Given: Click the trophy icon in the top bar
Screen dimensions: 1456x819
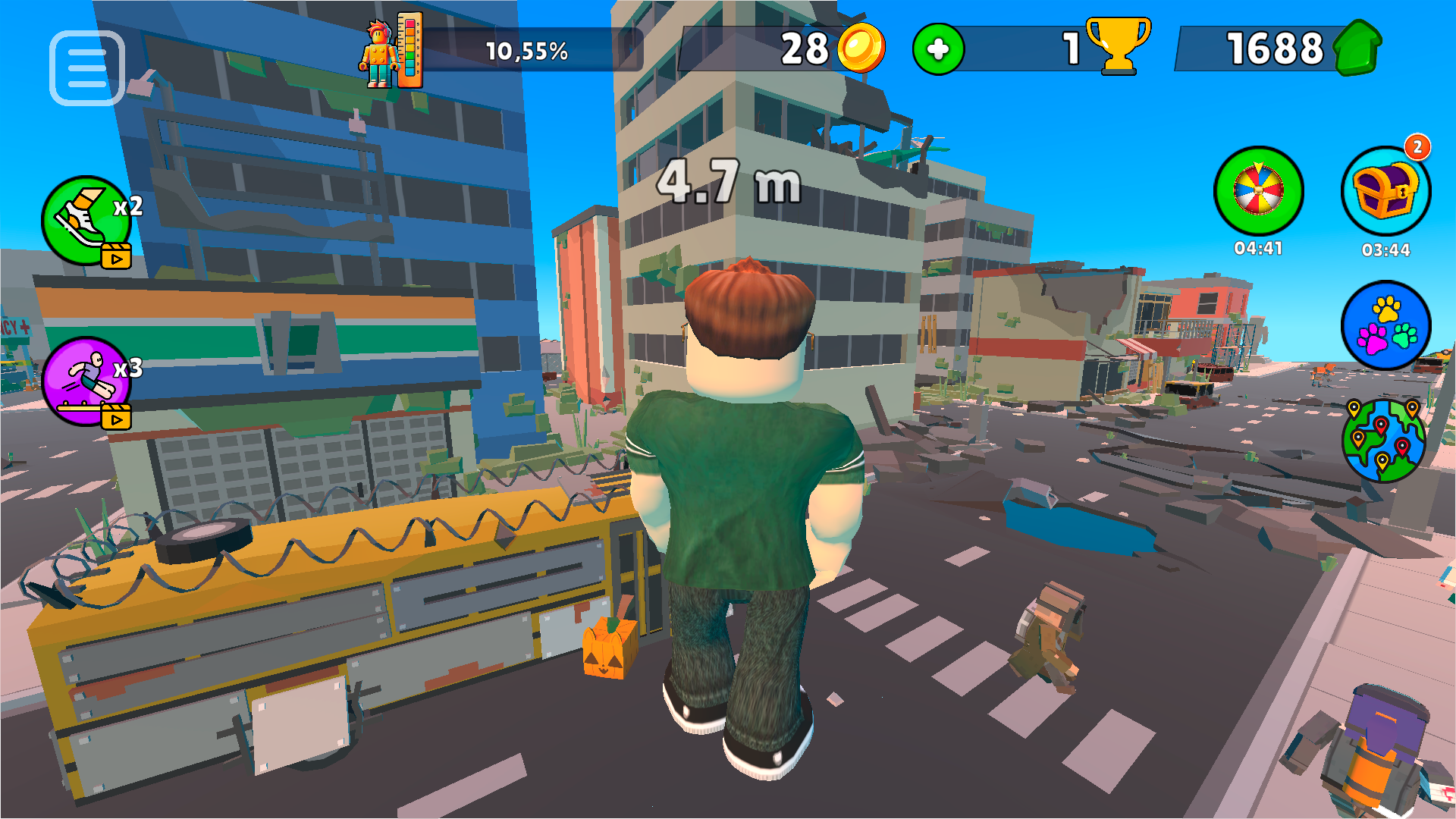Looking at the screenshot, I should tap(1118, 47).
